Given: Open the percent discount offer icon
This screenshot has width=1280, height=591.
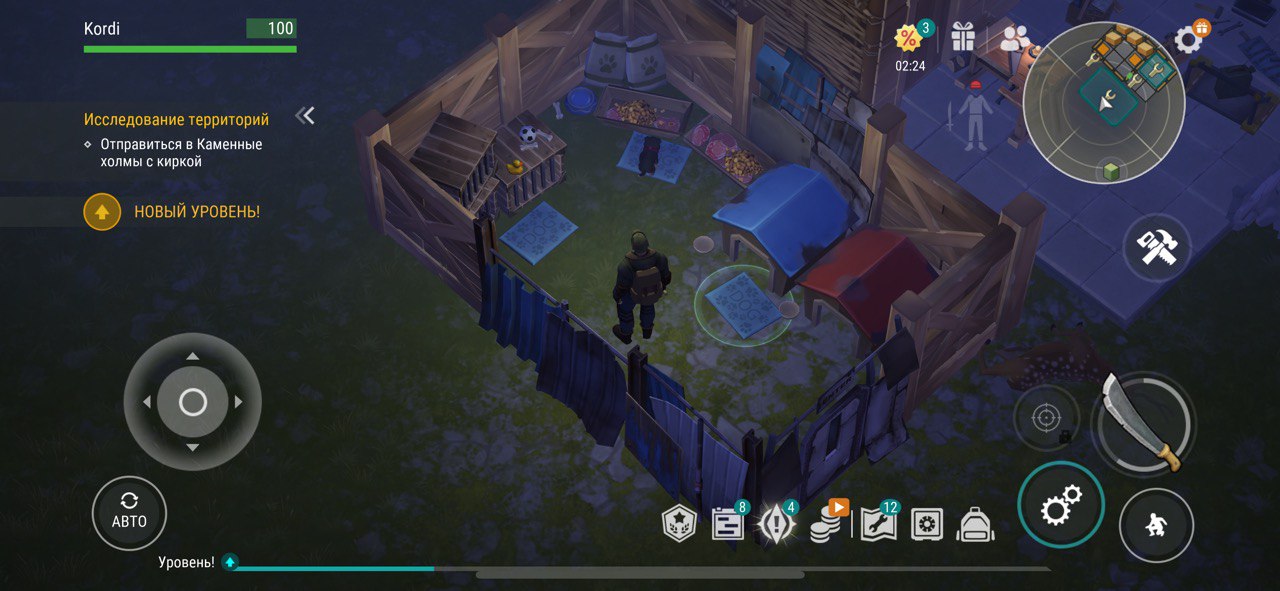Looking at the screenshot, I should (x=908, y=38).
